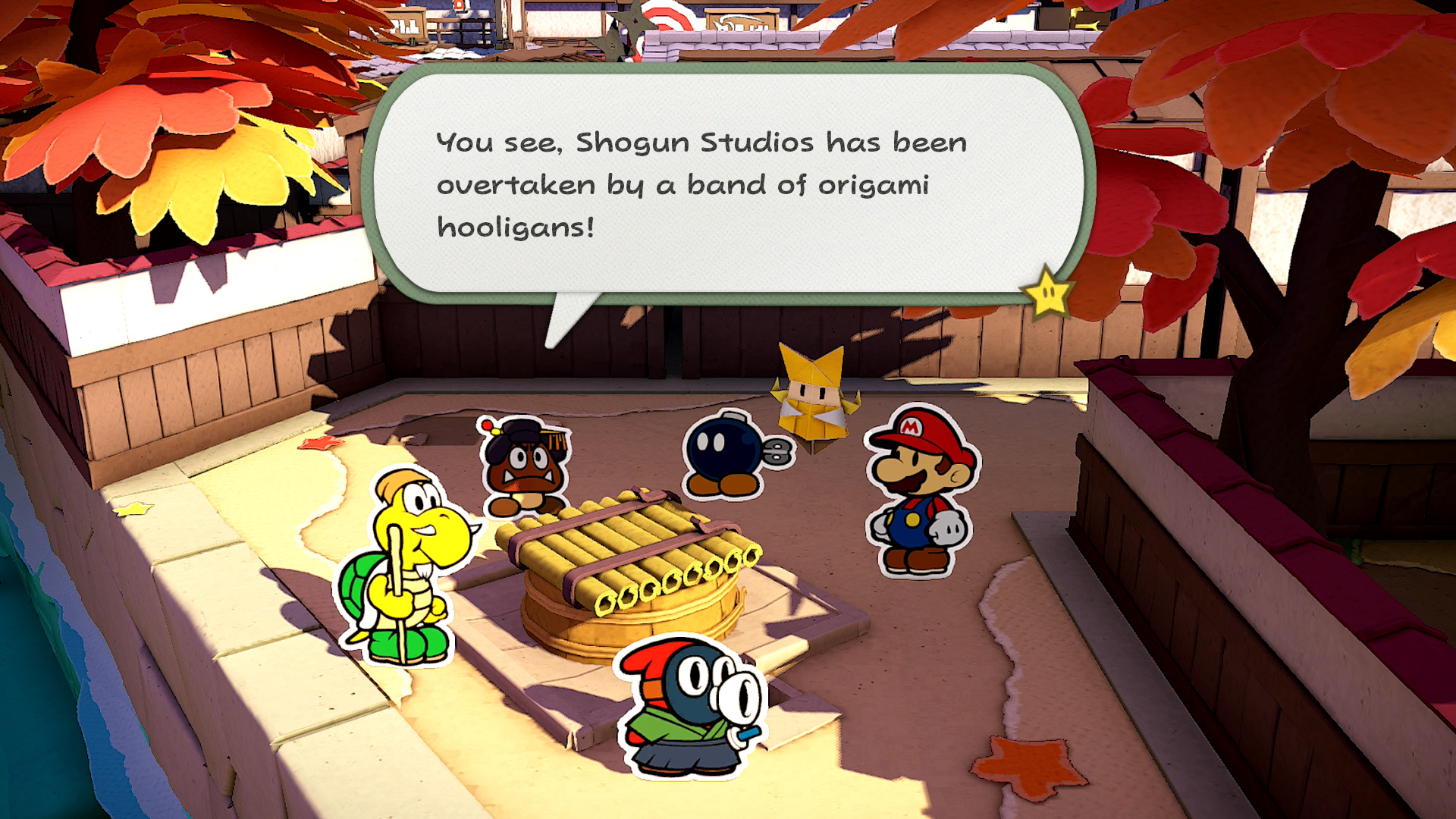The width and height of the screenshot is (1456, 819).
Task: Continue the dialogue via the yellow star
Action: (x=1047, y=292)
